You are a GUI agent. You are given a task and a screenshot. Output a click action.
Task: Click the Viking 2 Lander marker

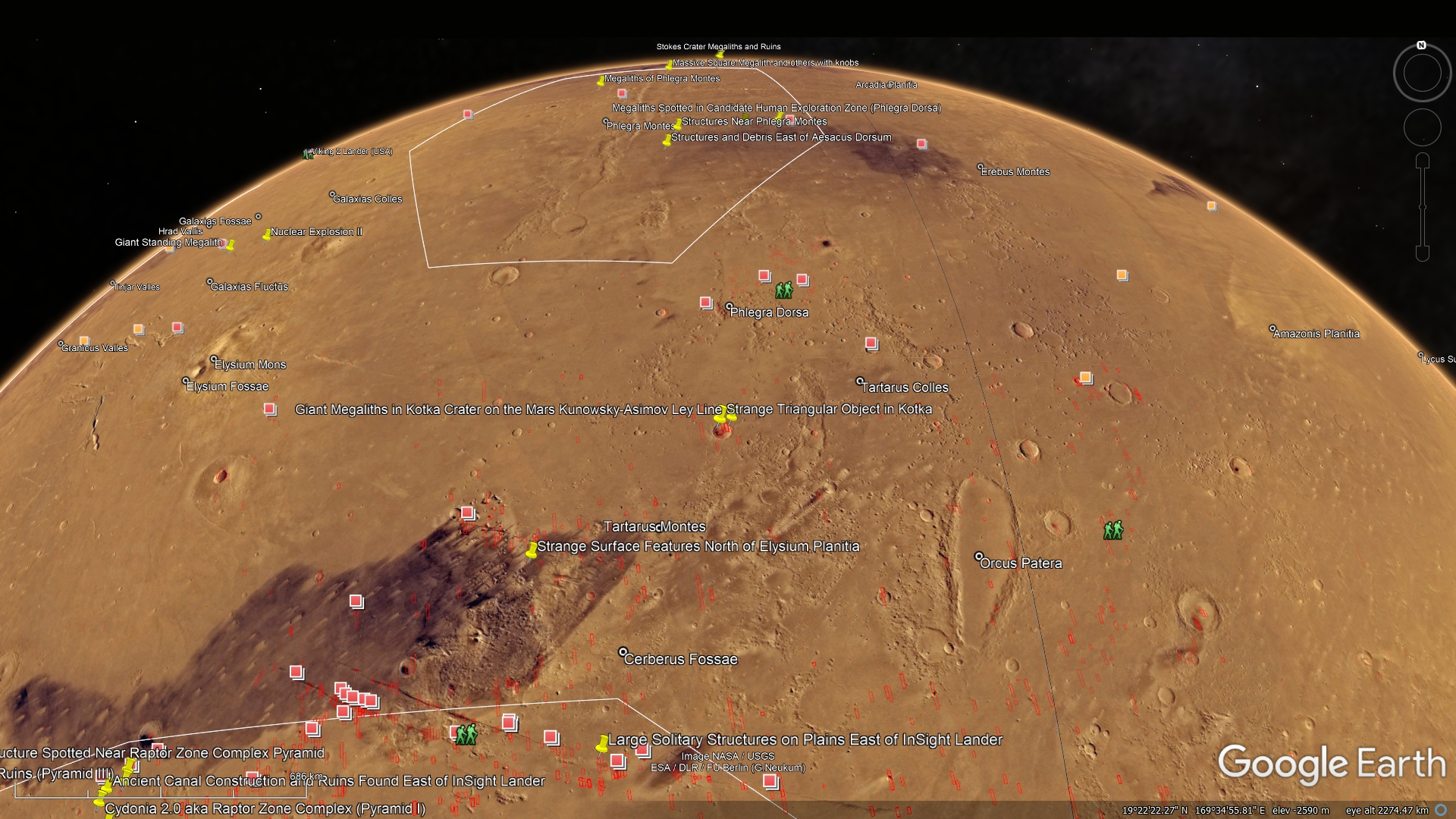(308, 154)
